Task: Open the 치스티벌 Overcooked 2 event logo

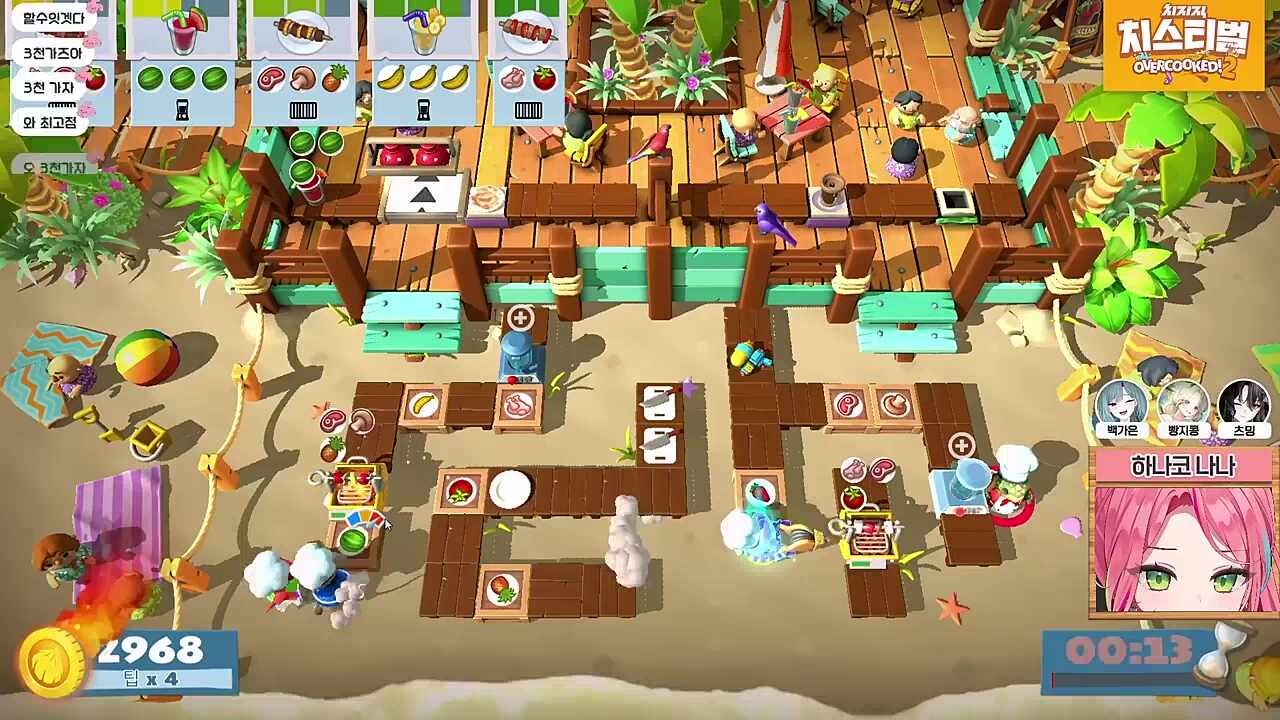Action: click(x=1184, y=46)
